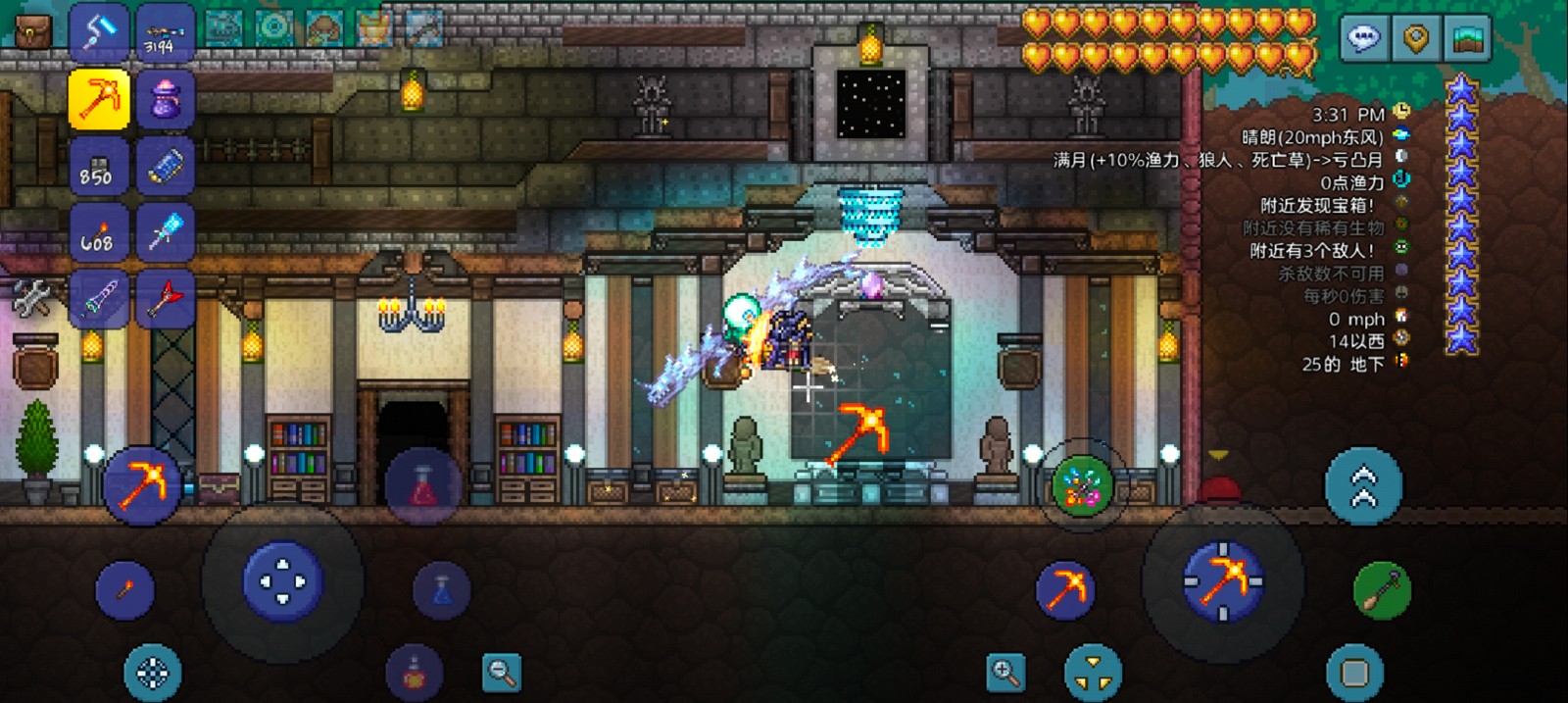This screenshot has width=1568, height=703.
Task: Select the gun slot with 3194 ammo
Action: (x=164, y=31)
